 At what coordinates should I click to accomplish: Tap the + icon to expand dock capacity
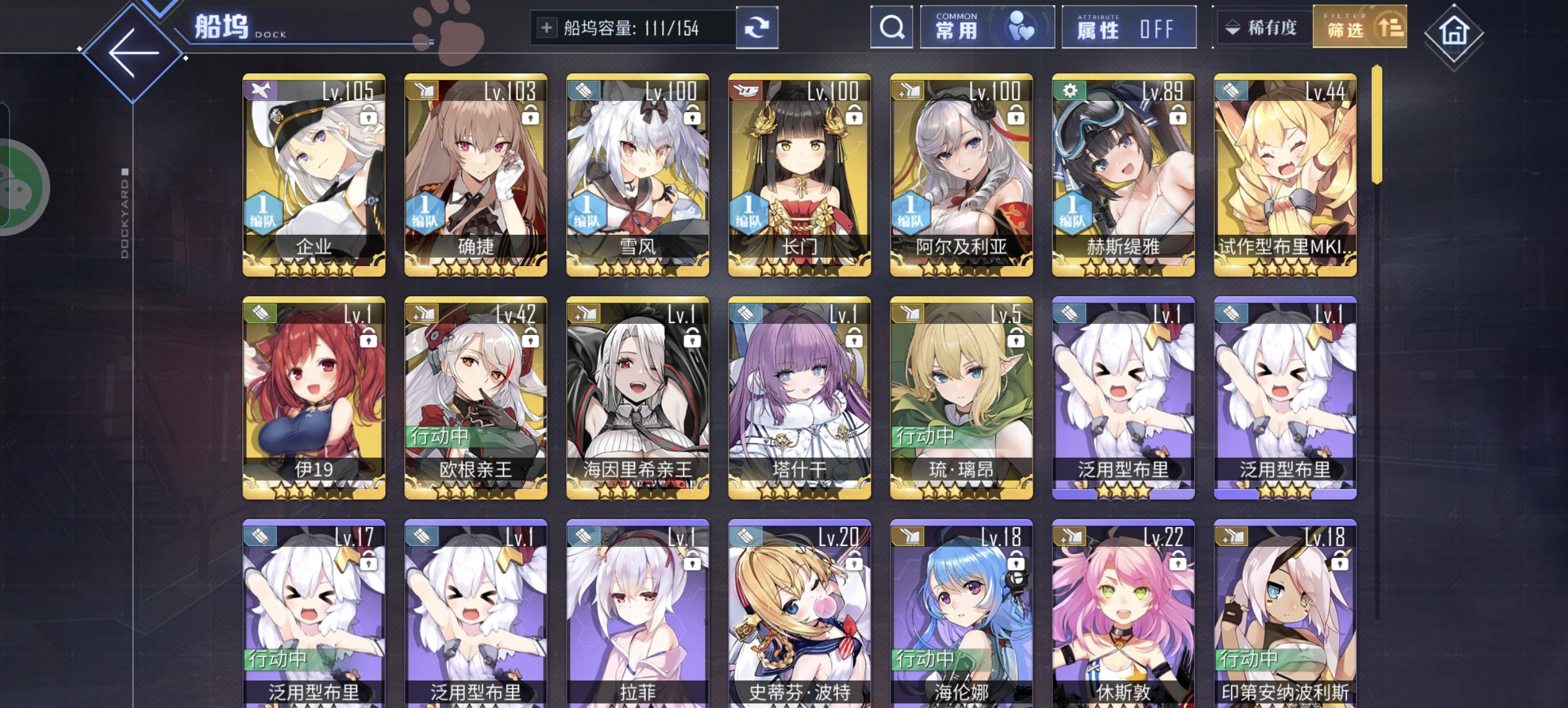coord(547,27)
